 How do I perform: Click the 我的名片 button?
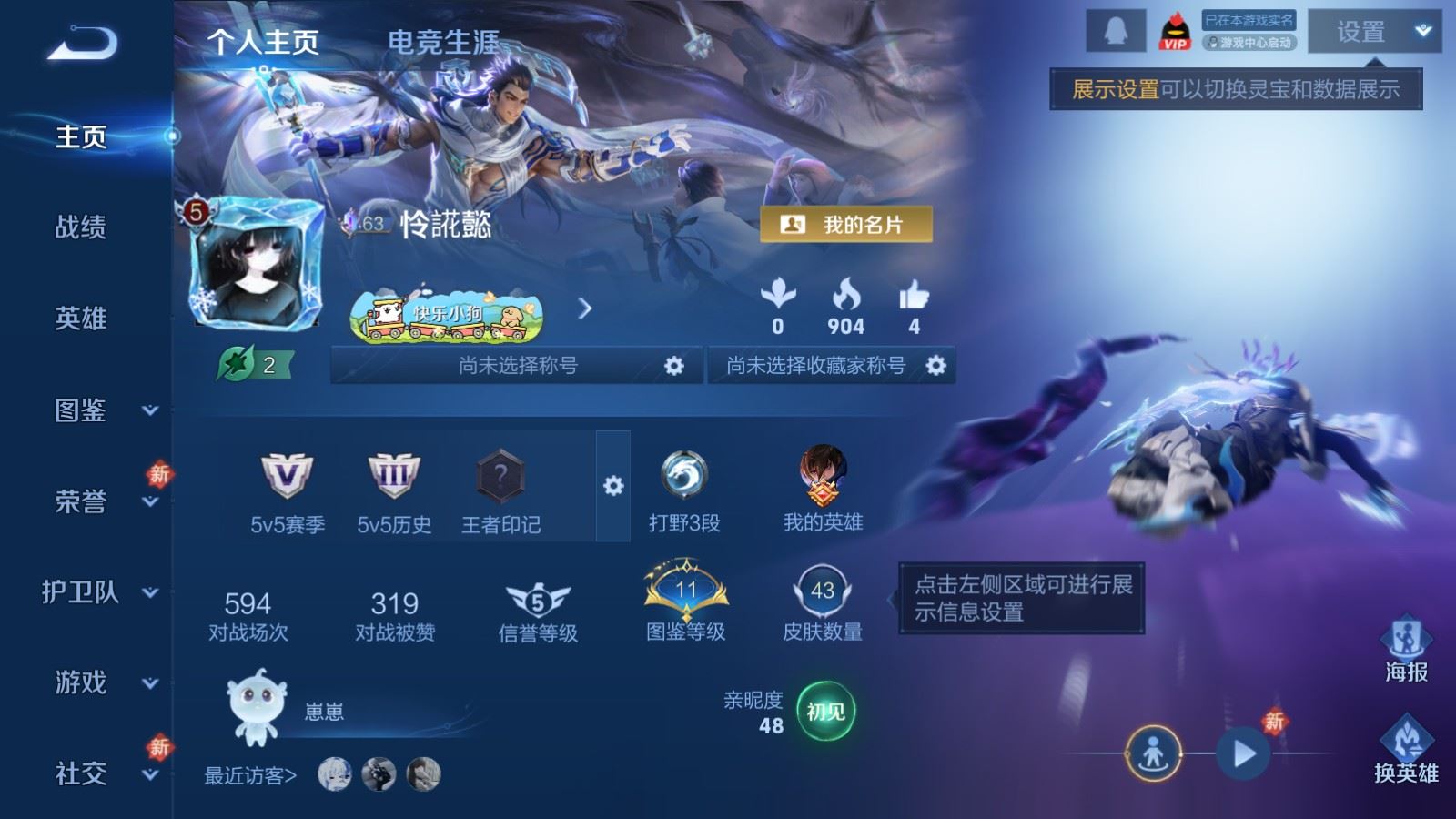(x=845, y=225)
